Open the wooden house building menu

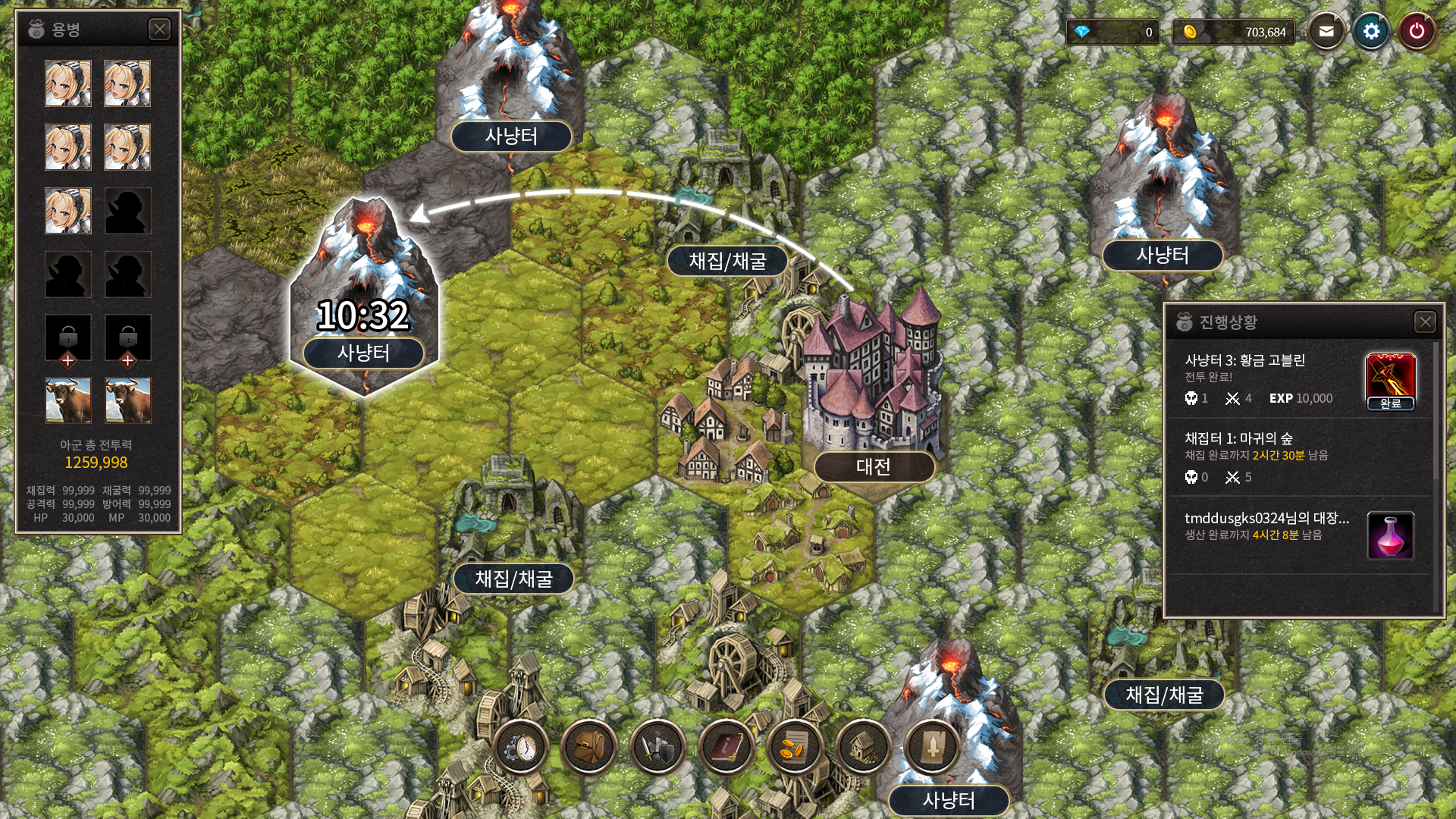coord(863,748)
